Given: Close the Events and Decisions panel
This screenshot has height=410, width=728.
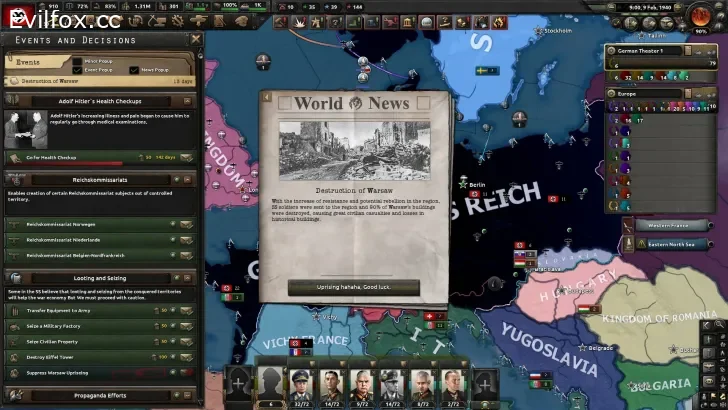Looking at the screenshot, I should [196, 40].
